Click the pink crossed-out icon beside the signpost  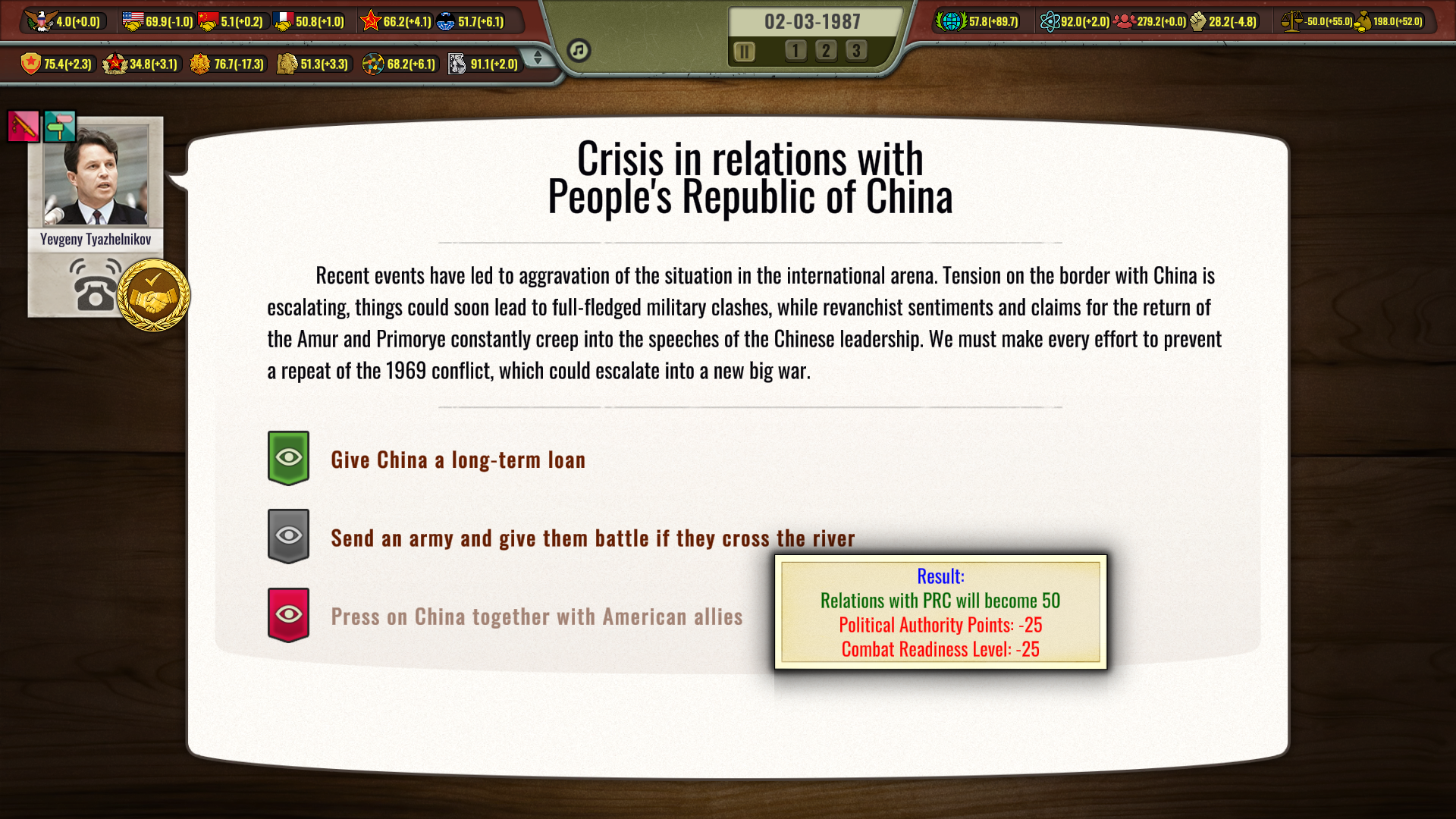[24, 127]
